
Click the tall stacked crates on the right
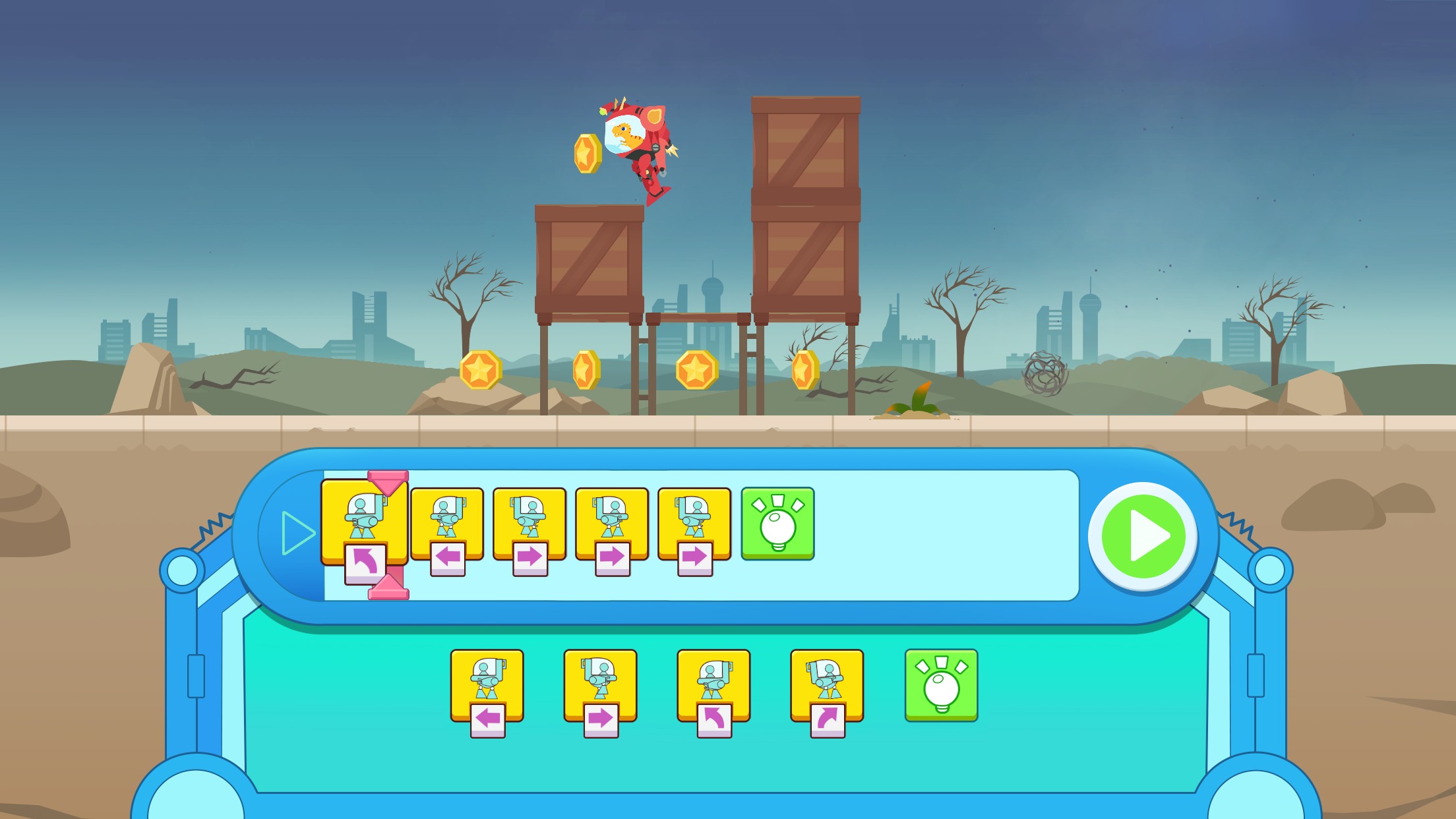coord(806,204)
